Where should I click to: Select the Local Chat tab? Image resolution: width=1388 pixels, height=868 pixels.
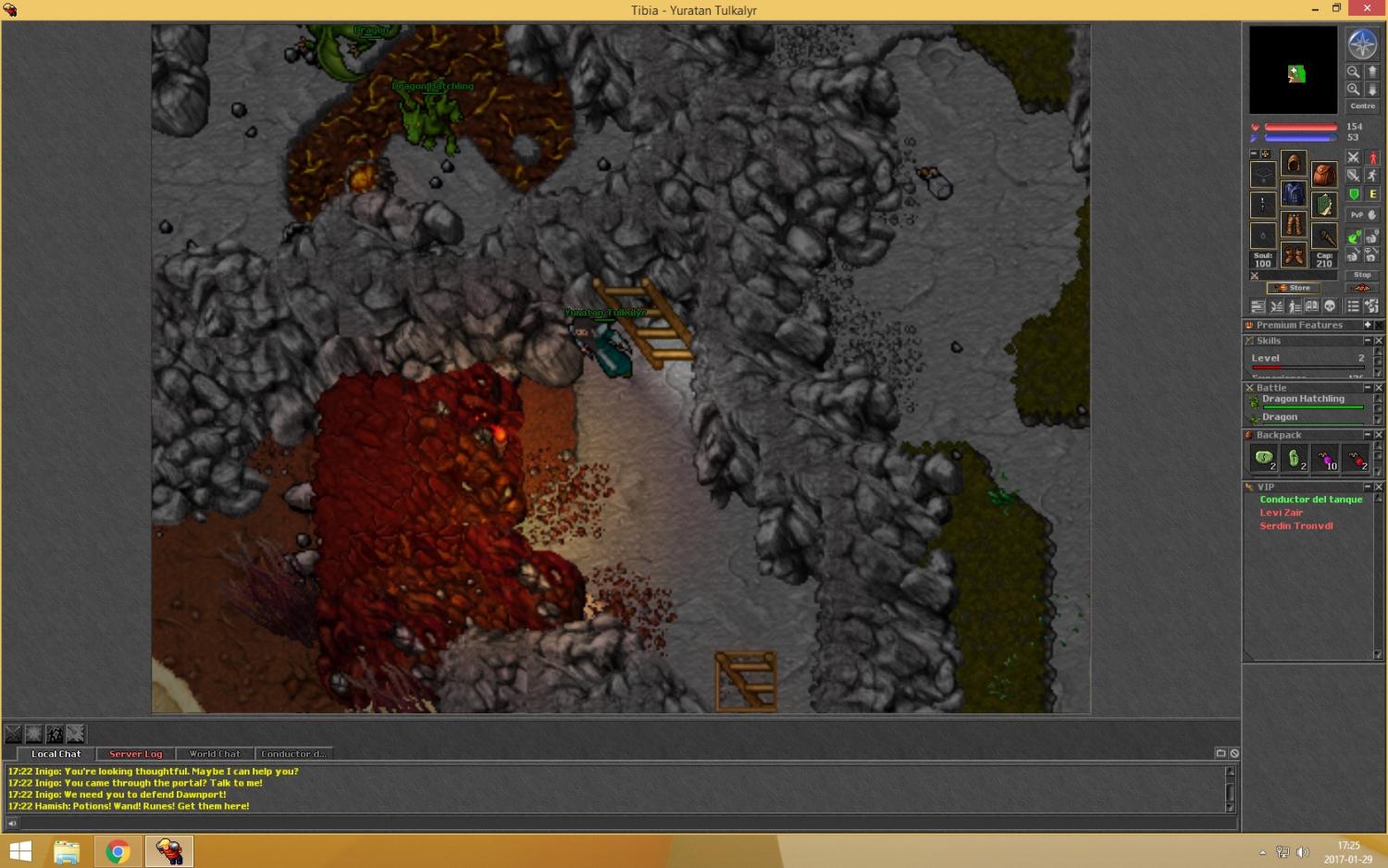[56, 754]
